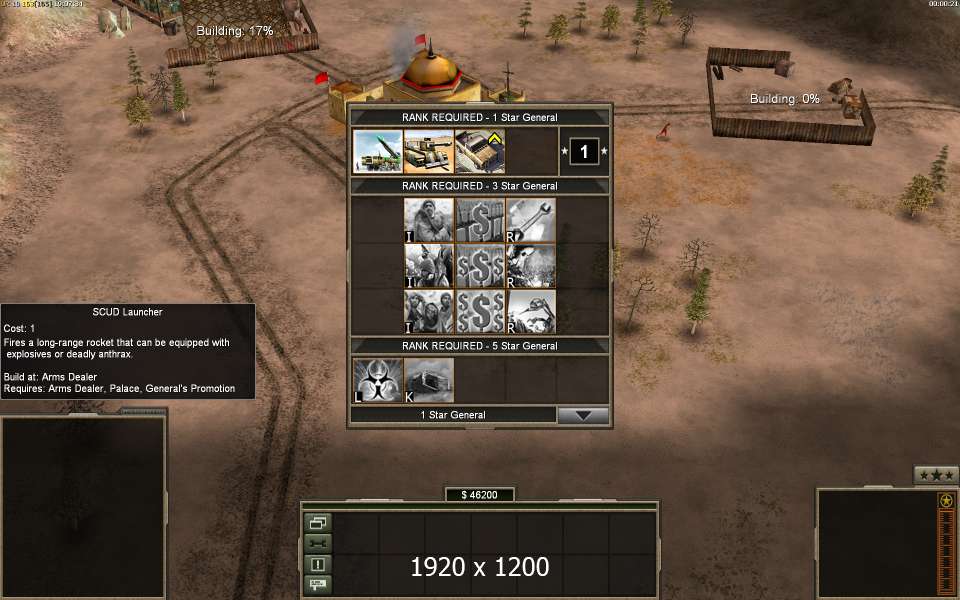Click the gold star rank icon
960x600 pixels.
pos(946,500)
